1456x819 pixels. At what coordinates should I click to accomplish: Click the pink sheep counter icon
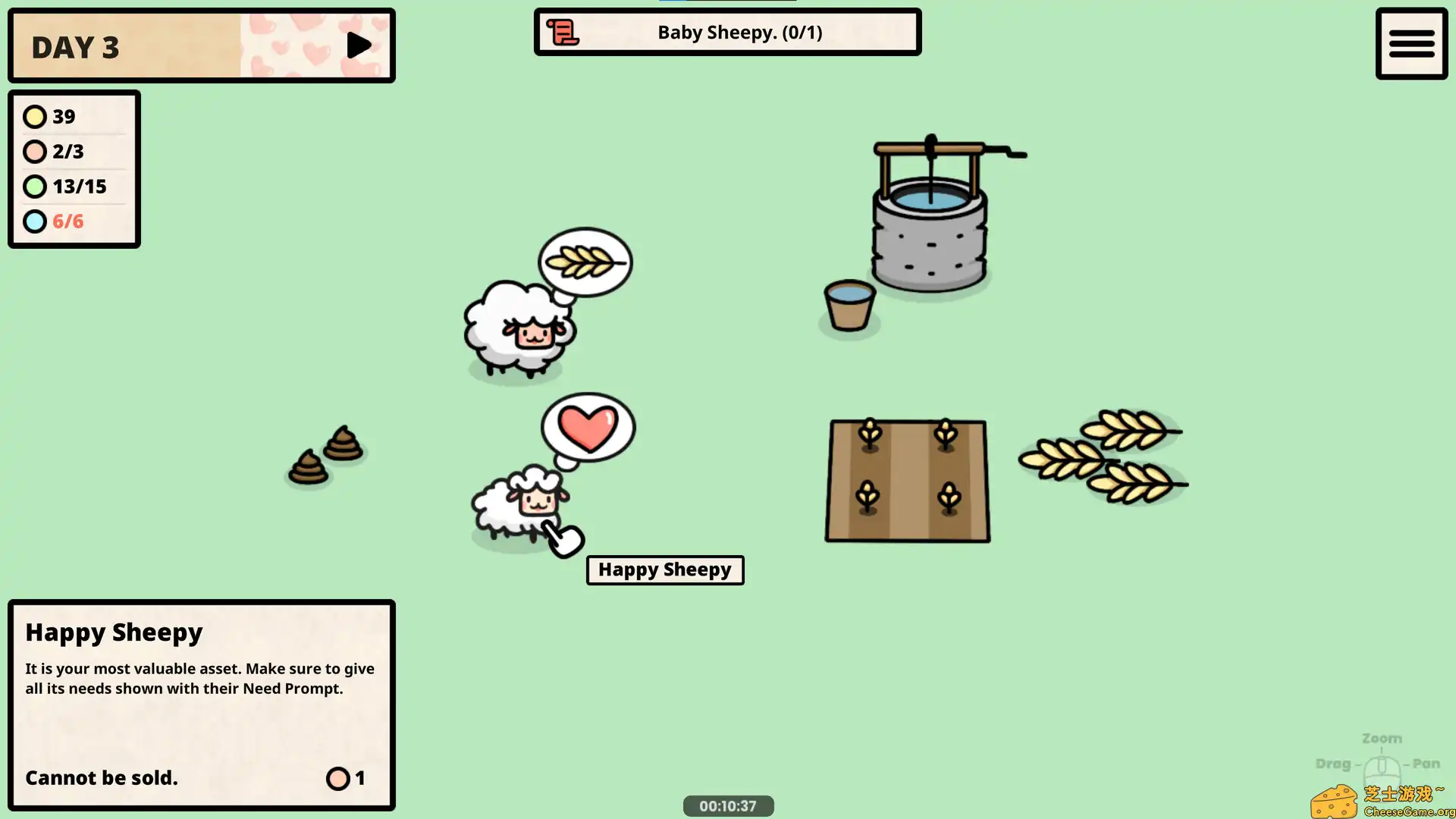click(35, 151)
